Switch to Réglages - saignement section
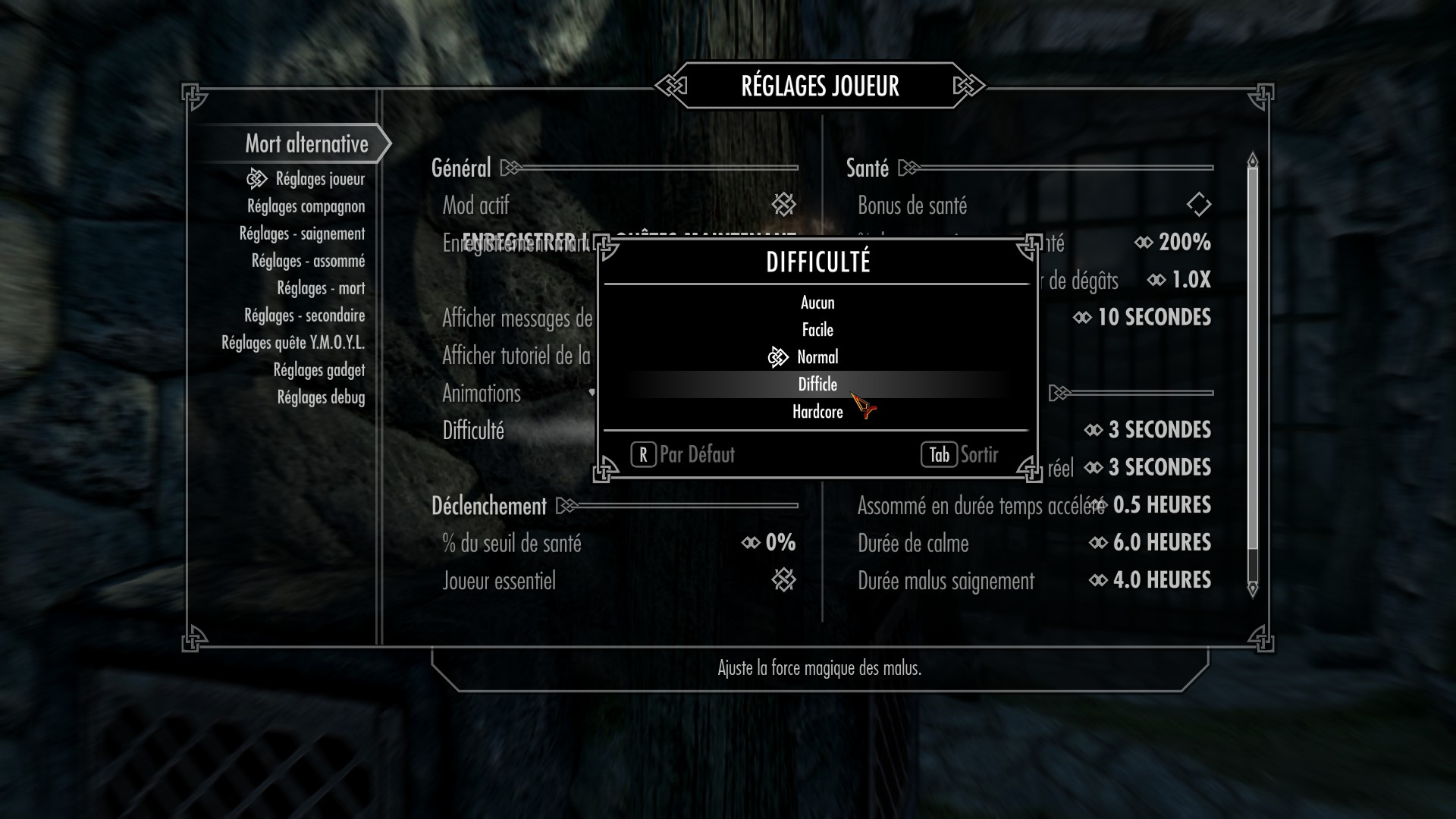The height and width of the screenshot is (819, 1456). tap(302, 234)
